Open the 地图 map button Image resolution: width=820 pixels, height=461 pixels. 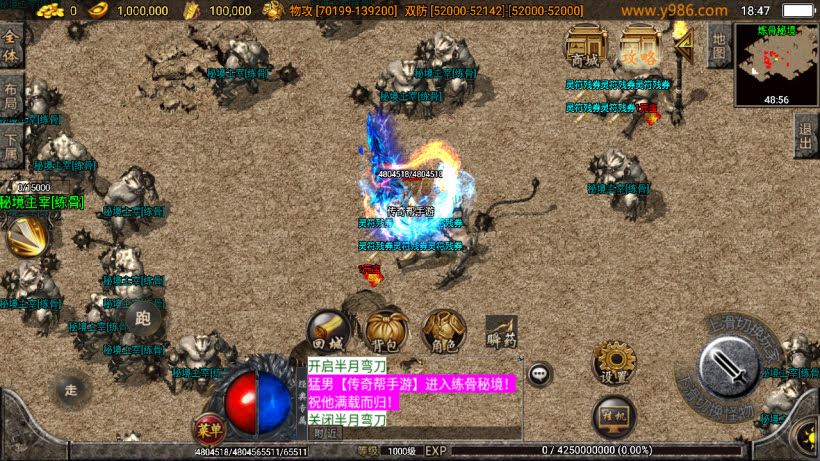point(718,43)
